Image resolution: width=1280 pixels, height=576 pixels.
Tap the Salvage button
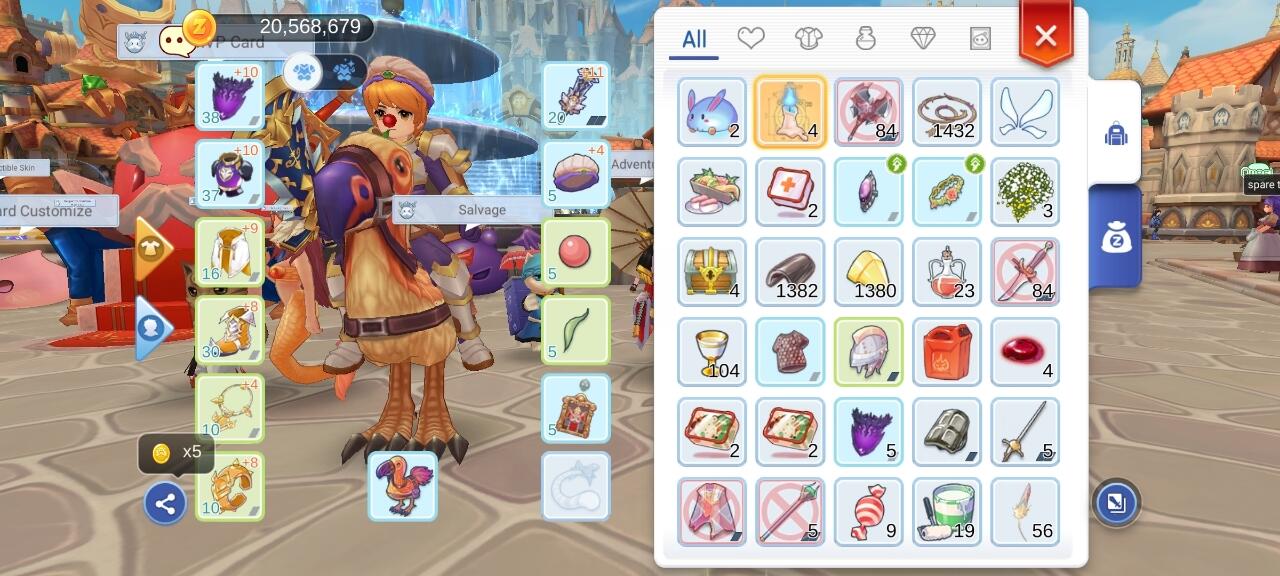(482, 210)
